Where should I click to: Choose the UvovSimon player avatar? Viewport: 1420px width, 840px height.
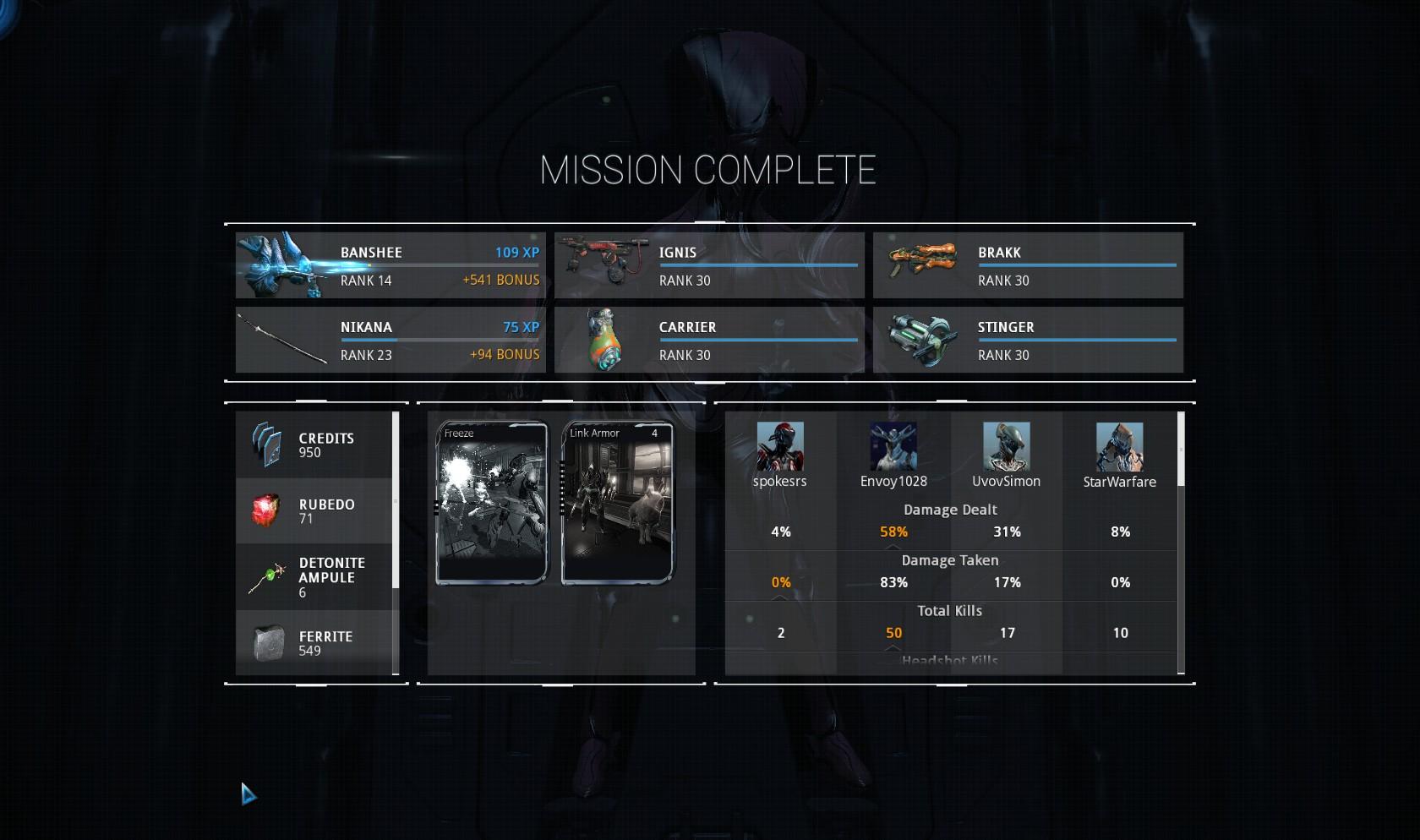(1006, 446)
